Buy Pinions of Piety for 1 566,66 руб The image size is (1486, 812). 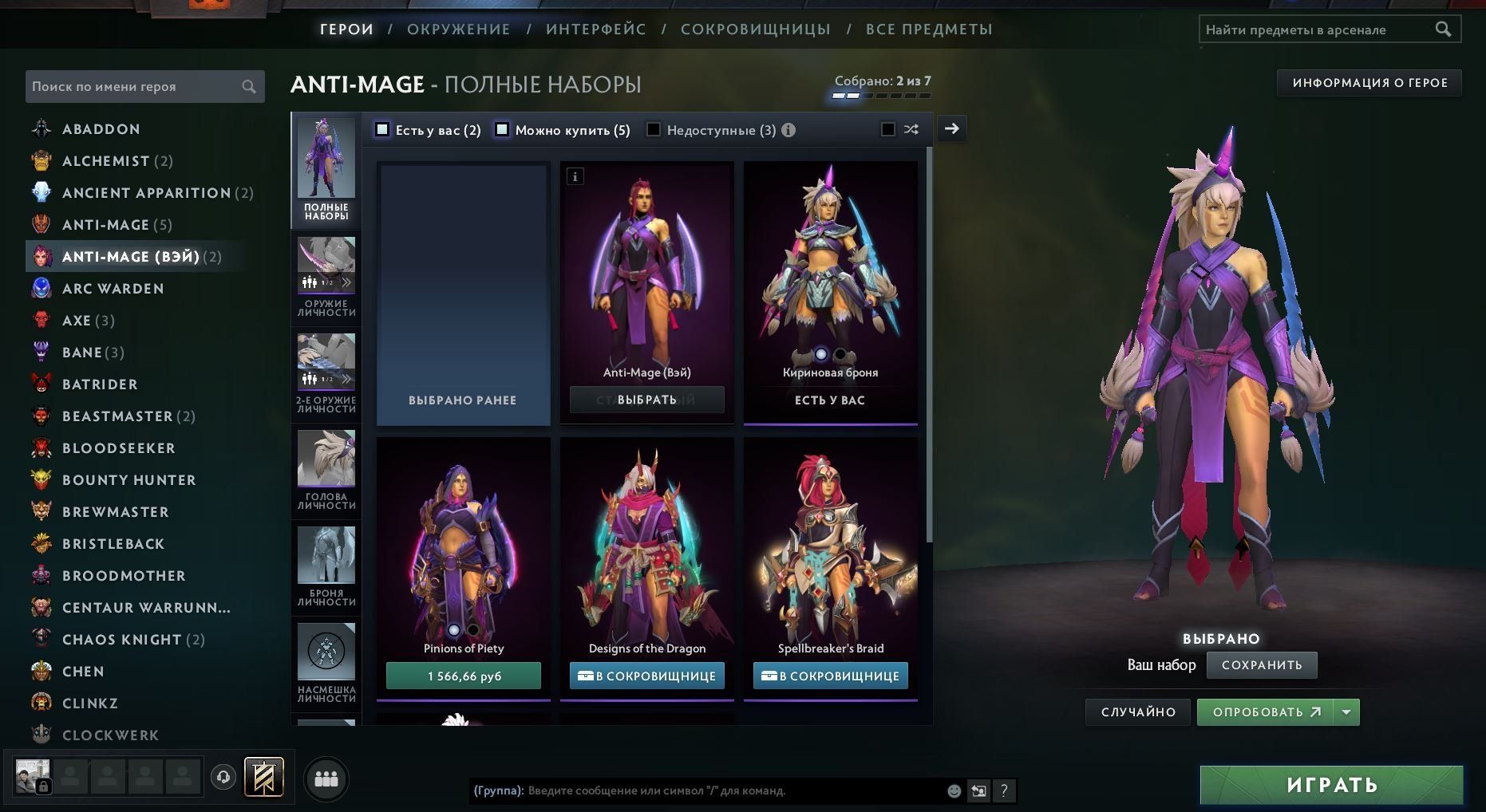[464, 676]
